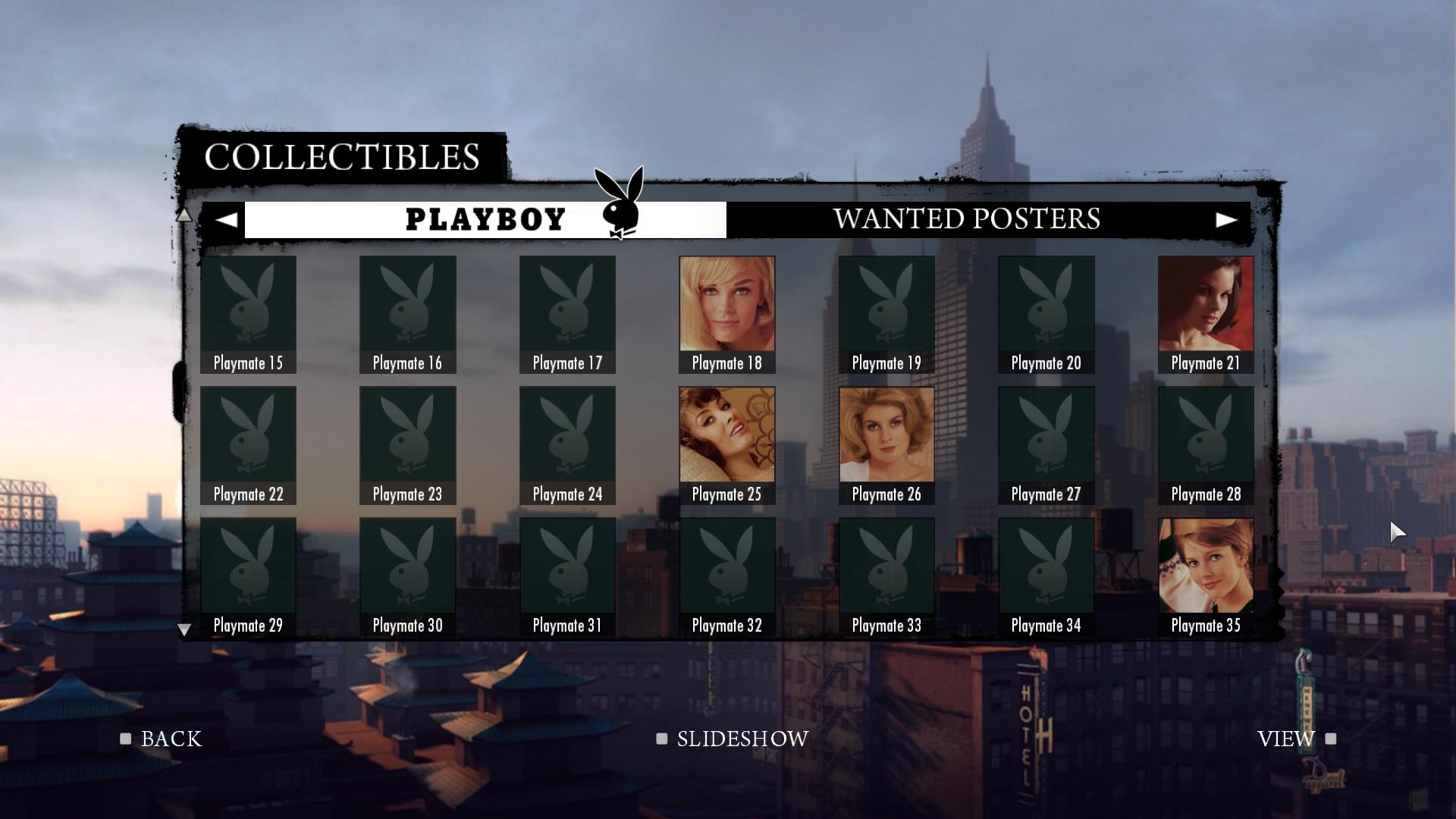Select the Playboy collectibles tab
The height and width of the screenshot is (819, 1456).
(x=485, y=220)
